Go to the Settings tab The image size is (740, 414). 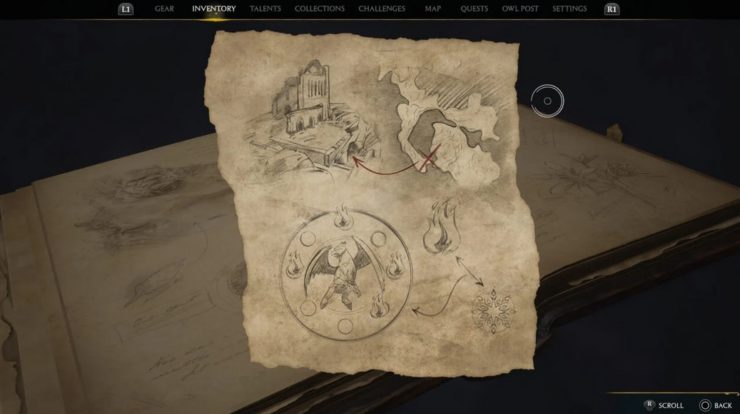coord(570,9)
